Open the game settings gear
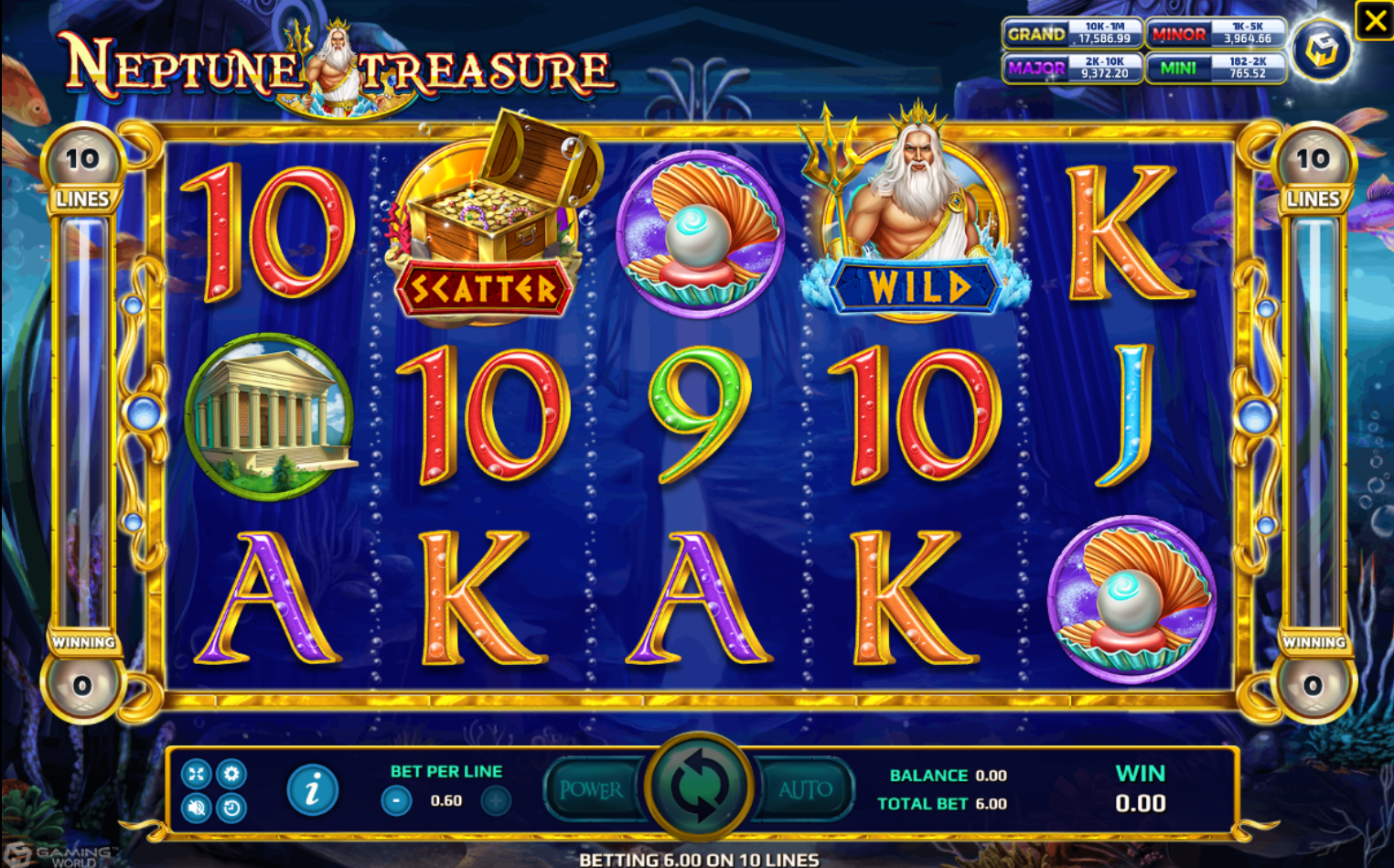Viewport: 1394px width, 868px height. click(231, 773)
